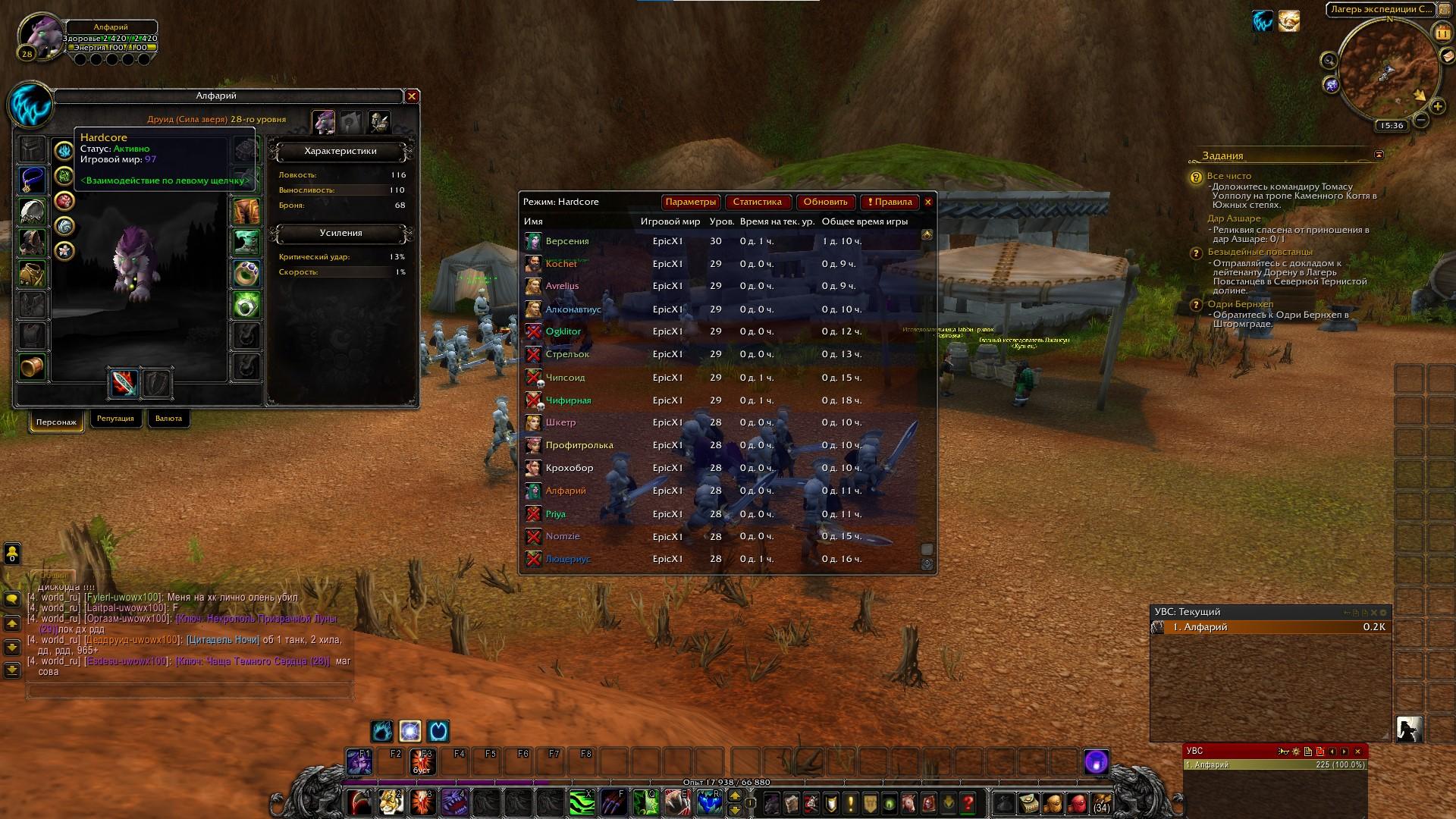Close the Hardcore mode window

pos(928,202)
